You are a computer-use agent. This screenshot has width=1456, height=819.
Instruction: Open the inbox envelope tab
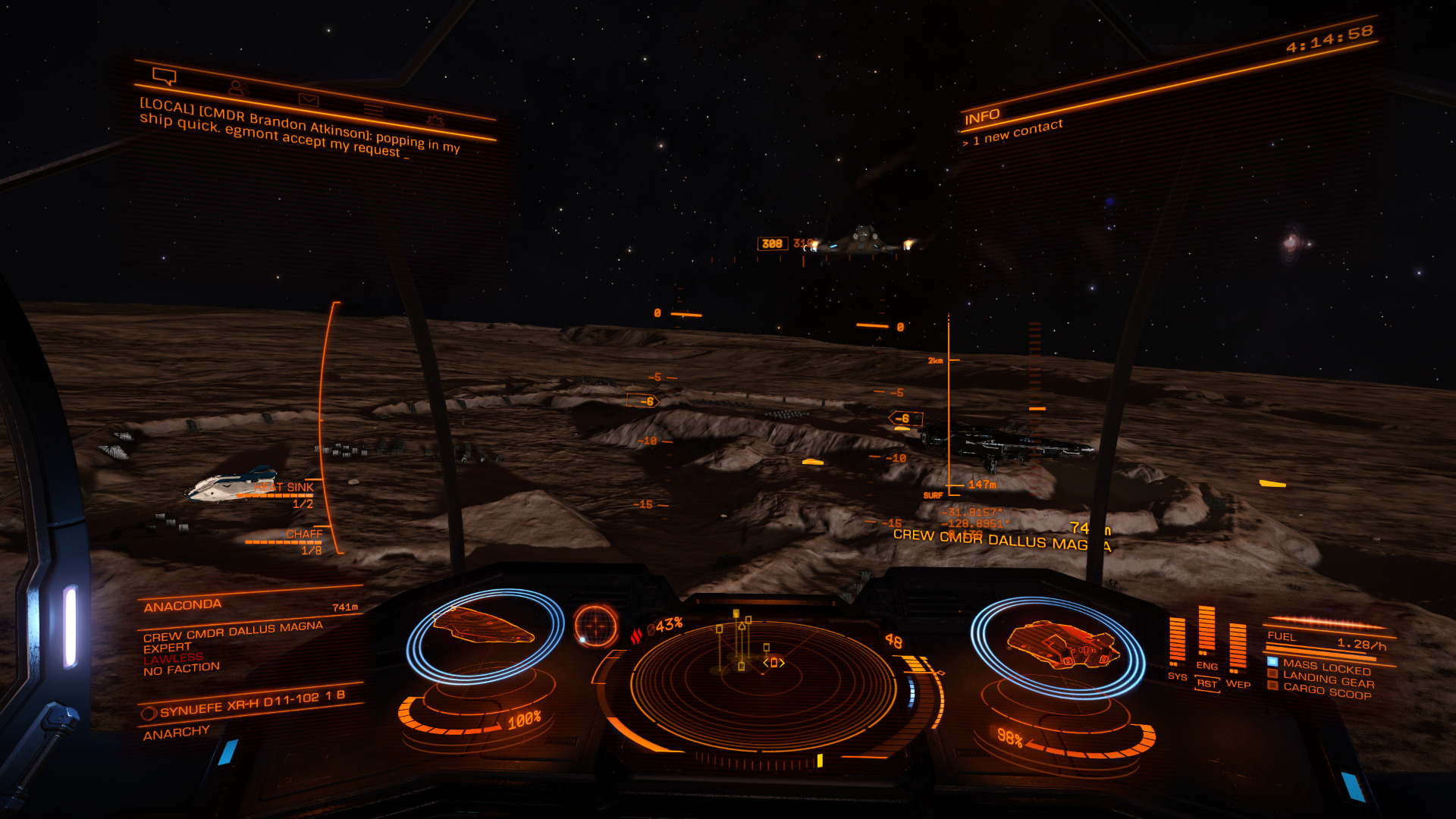point(309,99)
